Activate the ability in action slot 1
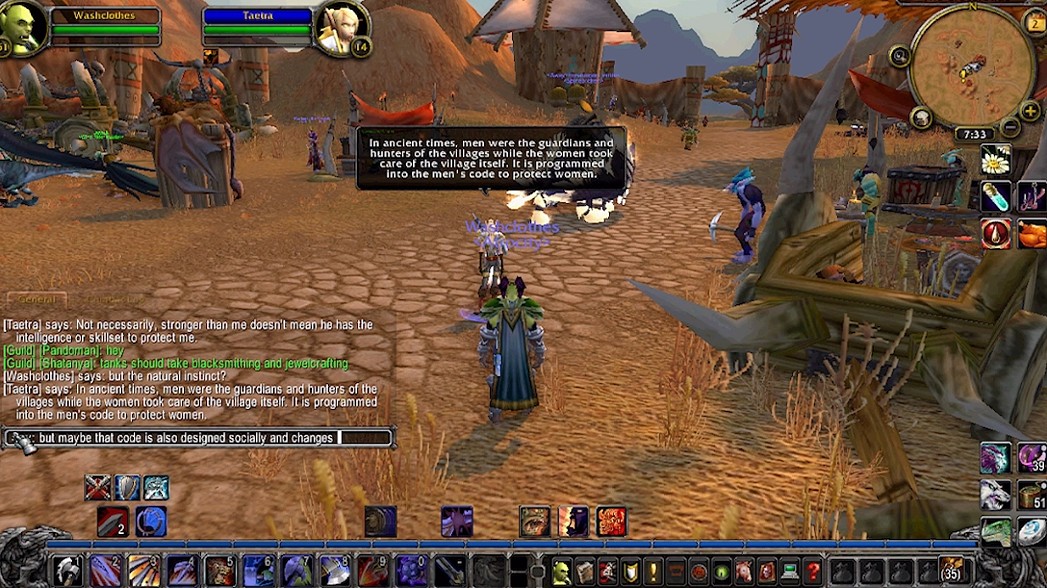This screenshot has width=1047, height=588. (66, 570)
